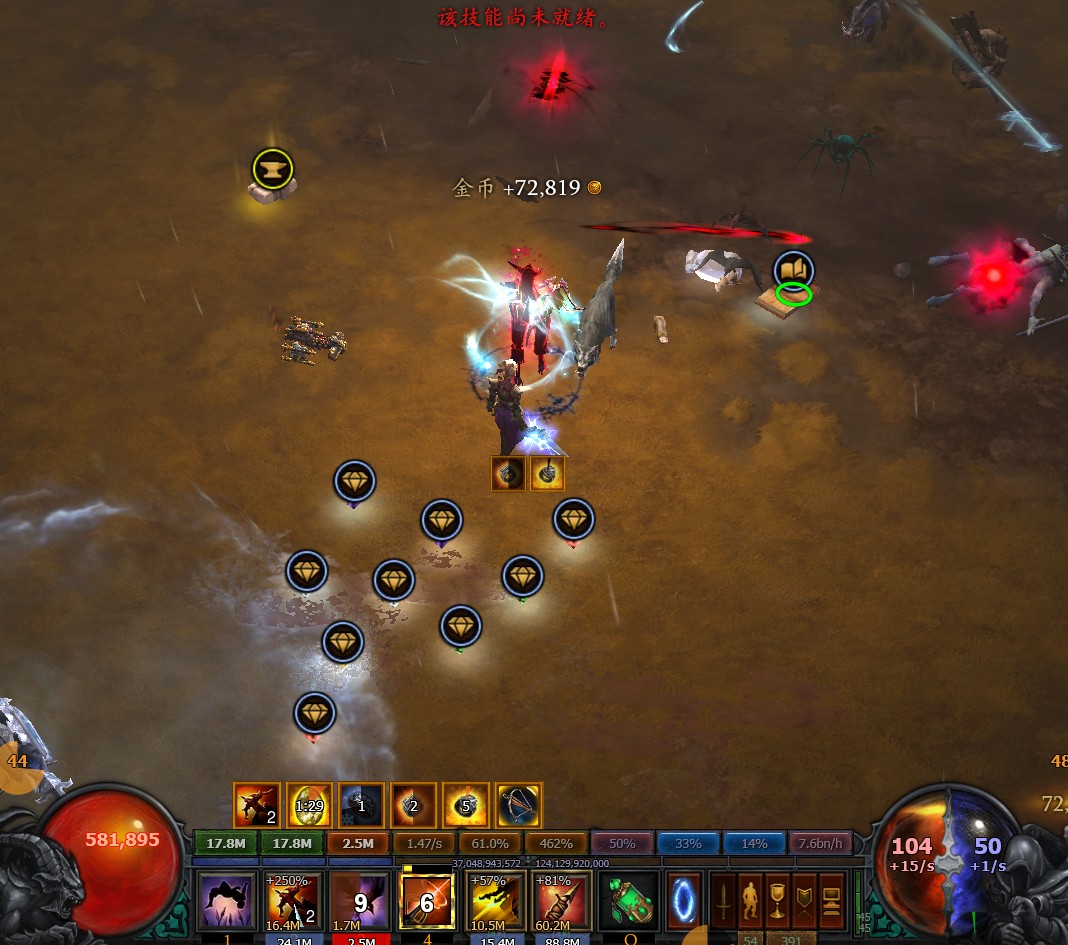The width and height of the screenshot is (1068, 945).
Task: Fire the +81% spike skill
Action: 562,900
